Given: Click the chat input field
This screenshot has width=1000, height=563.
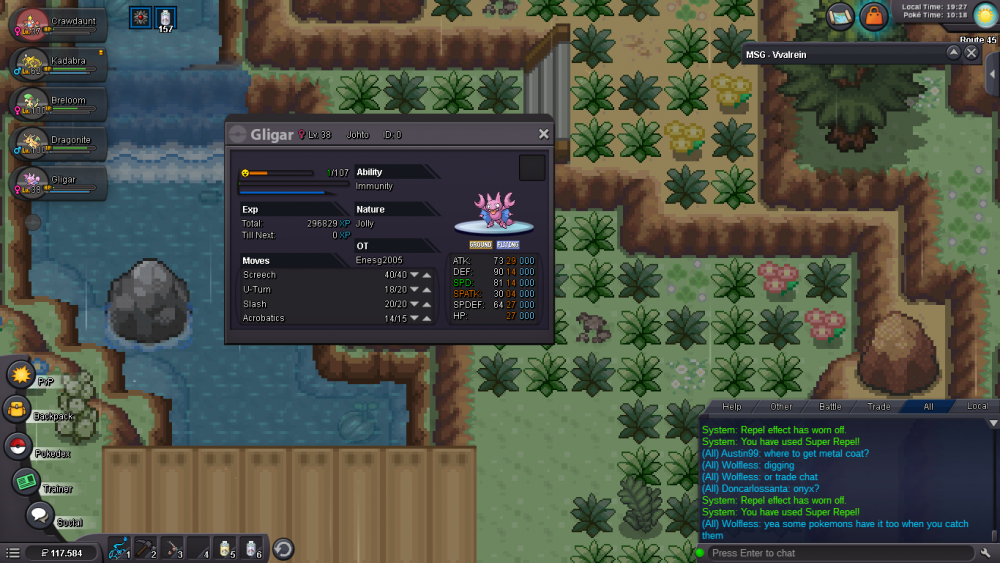Looking at the screenshot, I should (x=838, y=553).
